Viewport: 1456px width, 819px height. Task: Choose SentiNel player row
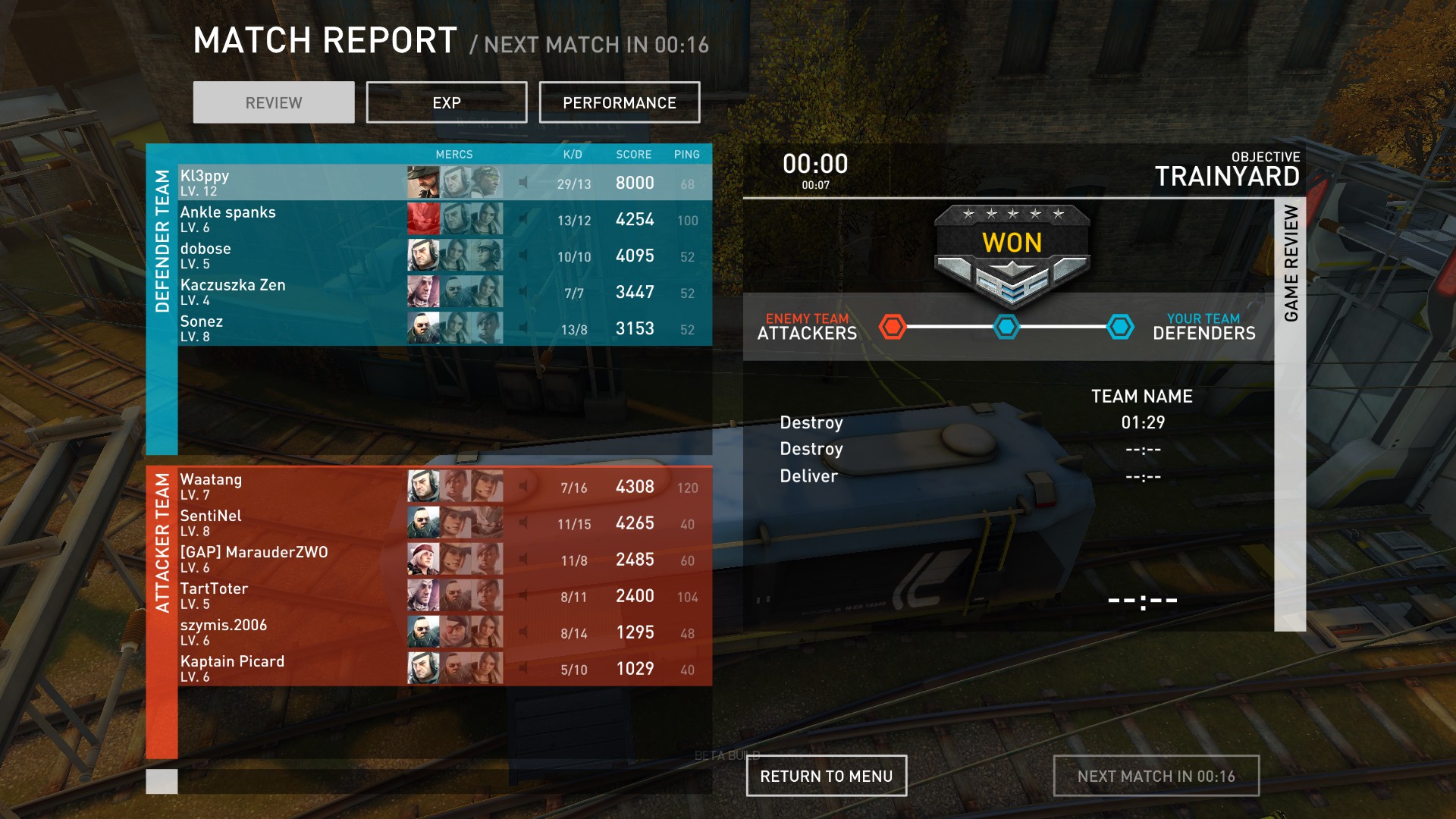(x=288, y=522)
